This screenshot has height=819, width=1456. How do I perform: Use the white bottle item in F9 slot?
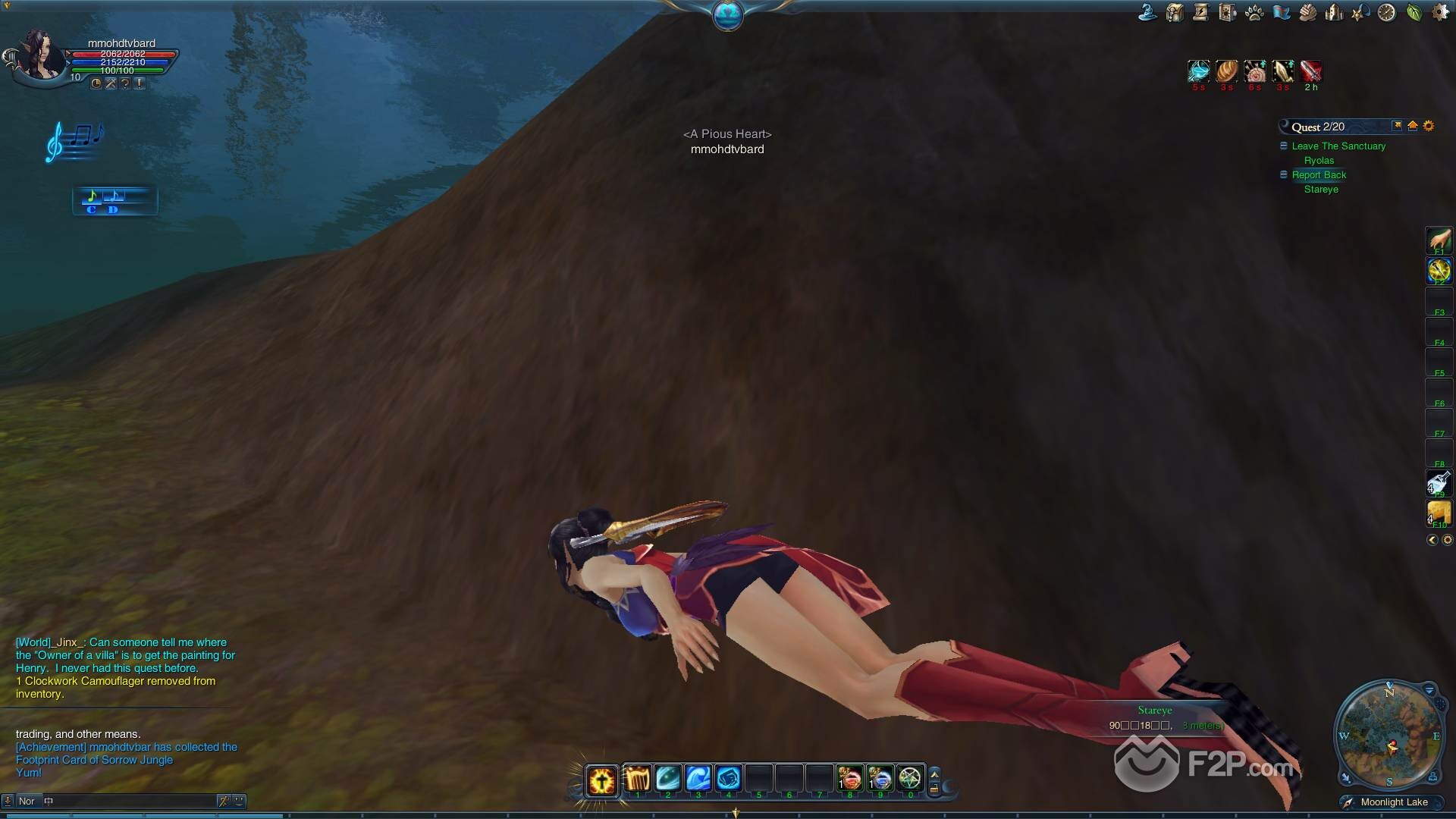click(x=1439, y=483)
